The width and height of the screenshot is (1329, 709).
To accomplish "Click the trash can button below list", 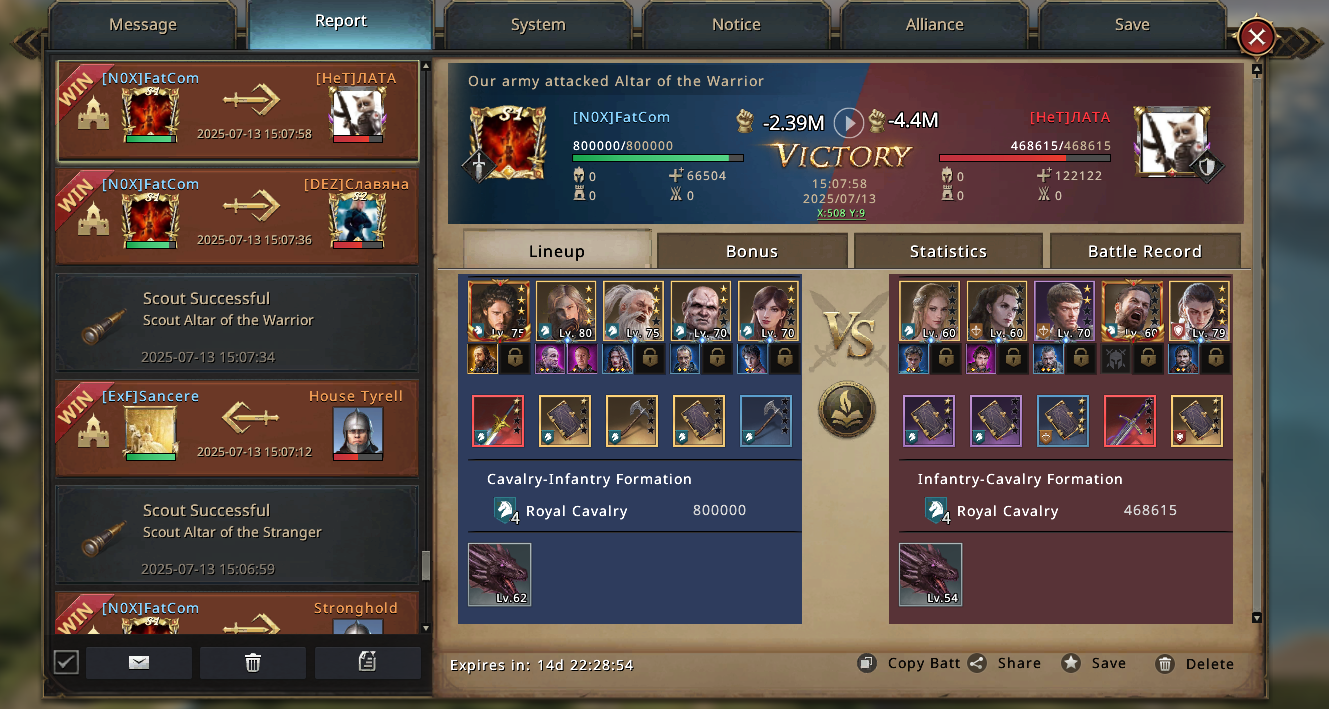I will click(253, 662).
